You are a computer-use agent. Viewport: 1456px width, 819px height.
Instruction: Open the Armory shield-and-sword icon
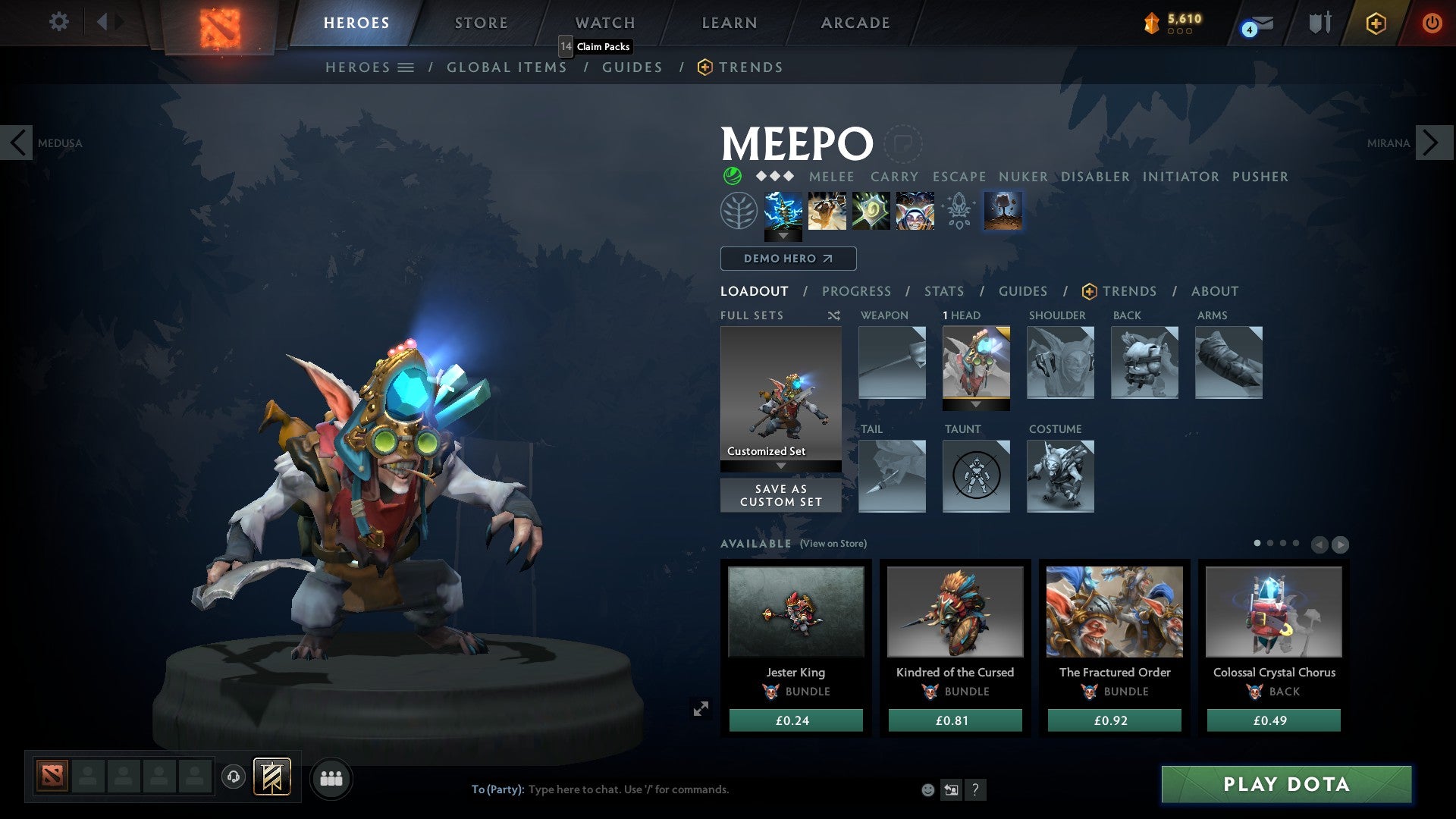coord(1319,23)
